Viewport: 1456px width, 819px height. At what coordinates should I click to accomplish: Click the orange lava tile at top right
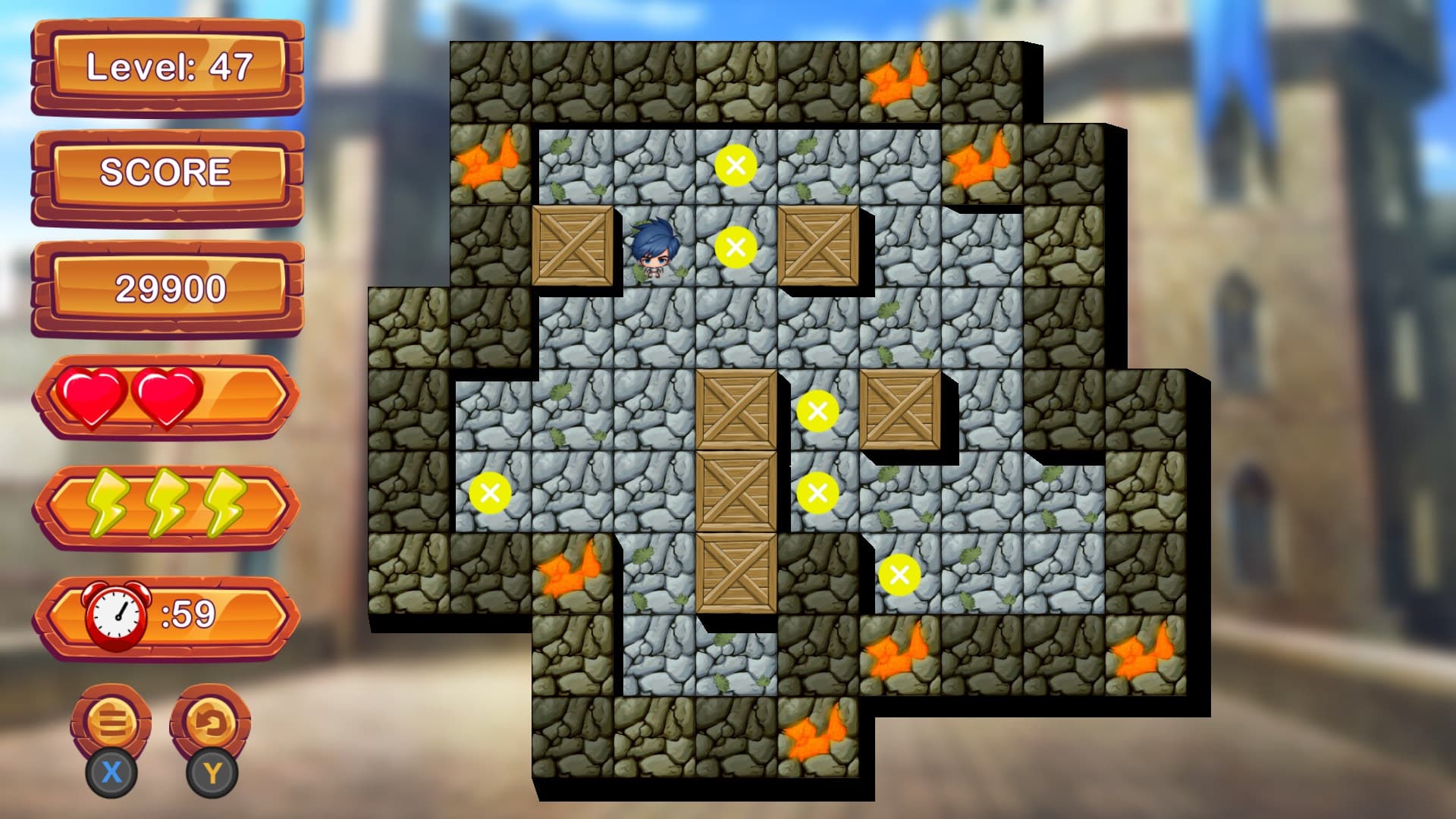pos(895,80)
